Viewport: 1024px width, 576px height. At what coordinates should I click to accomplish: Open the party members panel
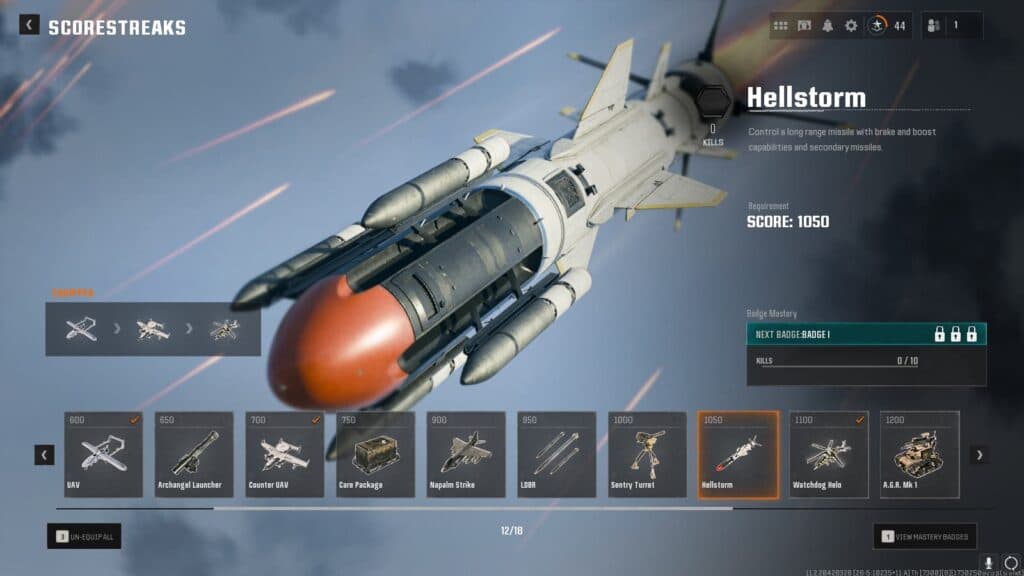click(x=951, y=26)
